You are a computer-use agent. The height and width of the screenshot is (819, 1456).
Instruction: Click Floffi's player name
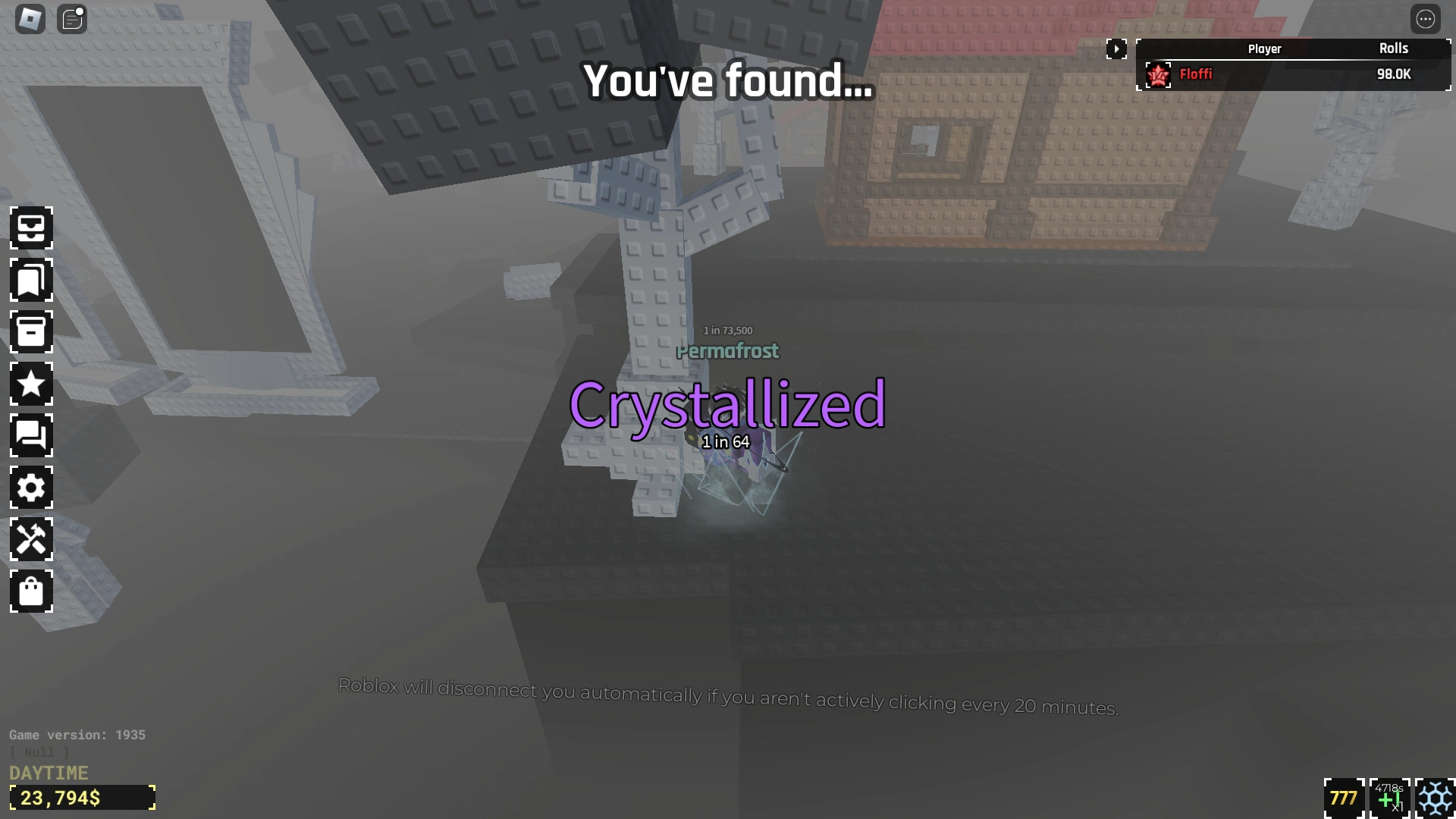click(1196, 74)
